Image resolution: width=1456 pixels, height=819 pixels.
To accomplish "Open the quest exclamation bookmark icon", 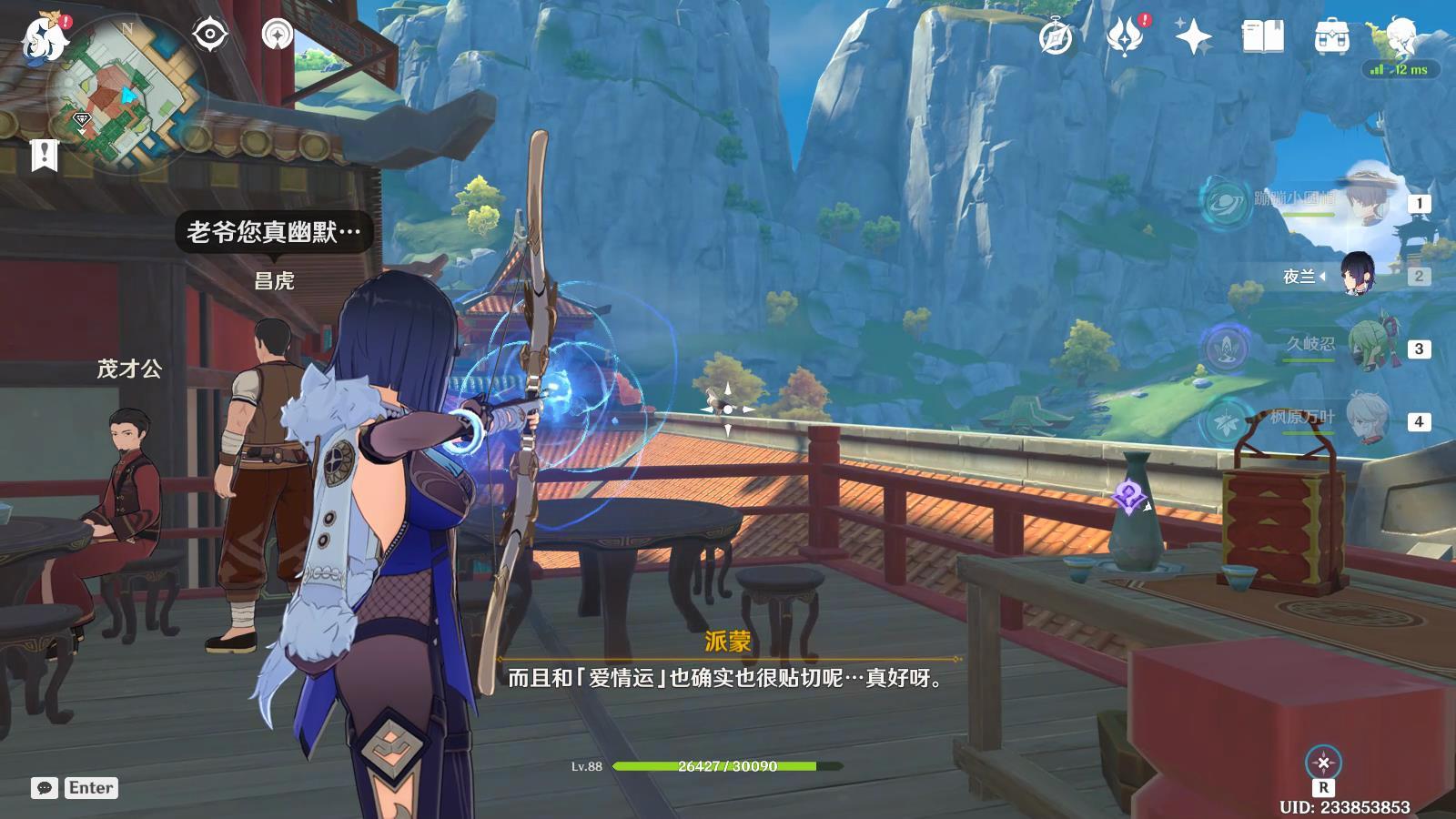I will pos(44,155).
